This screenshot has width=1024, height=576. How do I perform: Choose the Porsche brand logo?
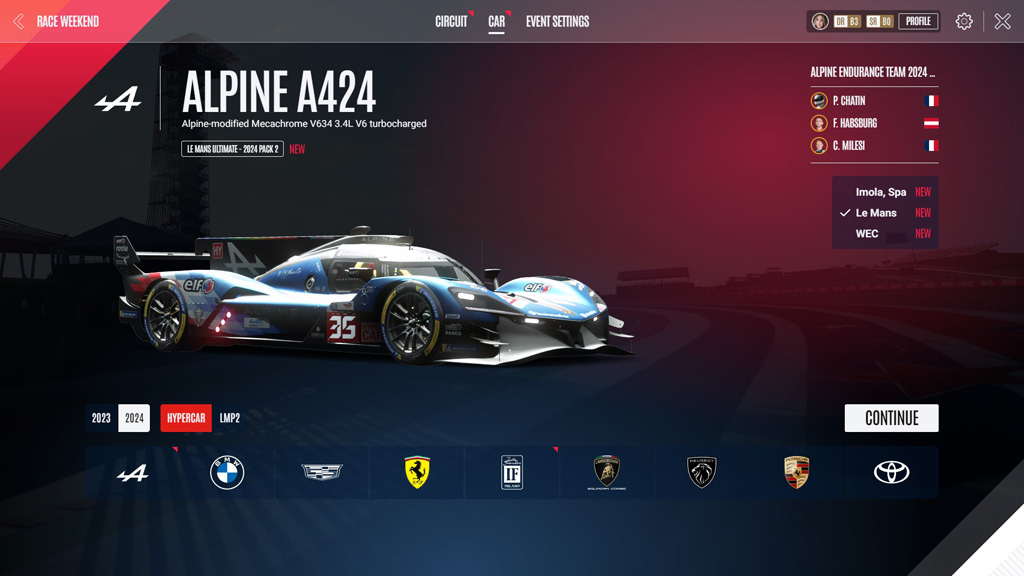coord(796,473)
